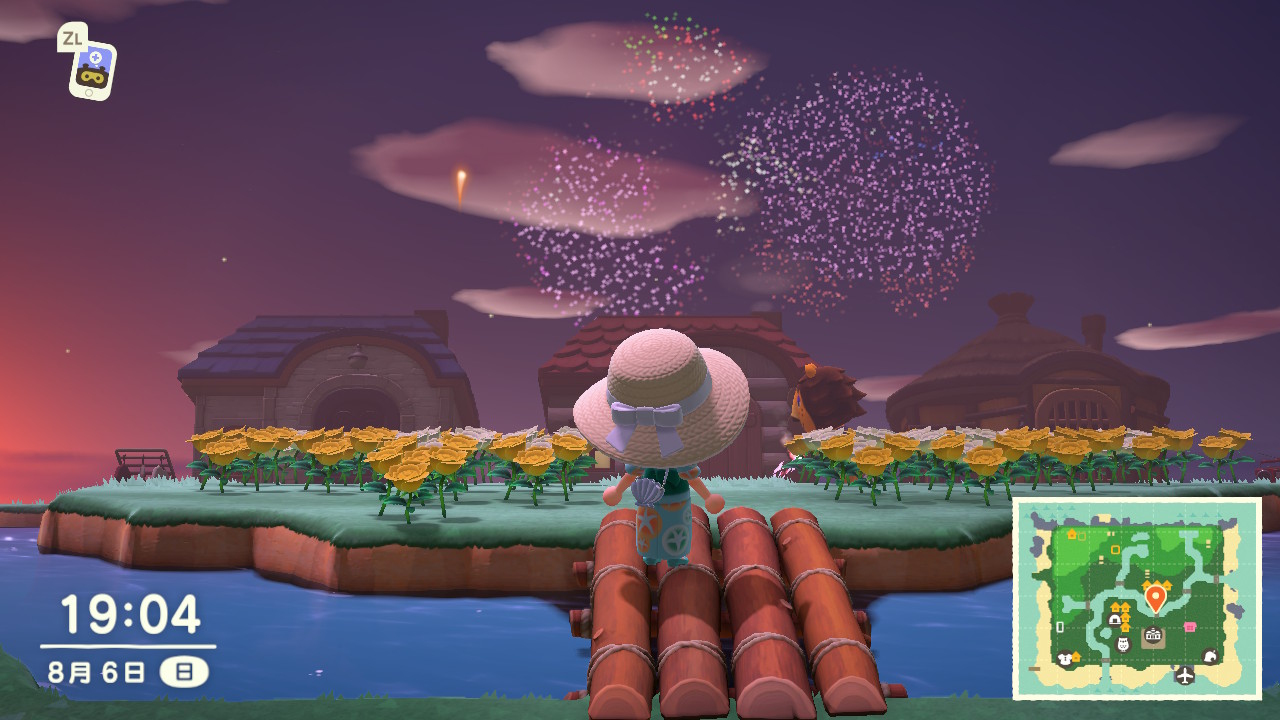Click the campsite tent marker on minimap

click(1114, 620)
